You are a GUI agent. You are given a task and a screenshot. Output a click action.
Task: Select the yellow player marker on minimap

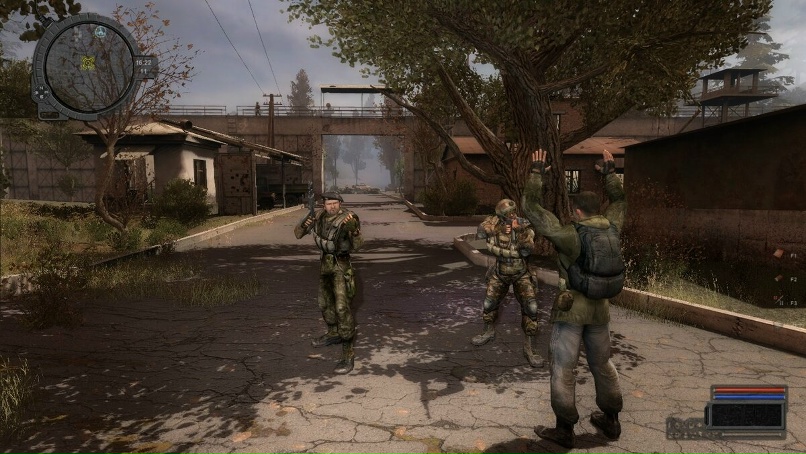[88, 62]
